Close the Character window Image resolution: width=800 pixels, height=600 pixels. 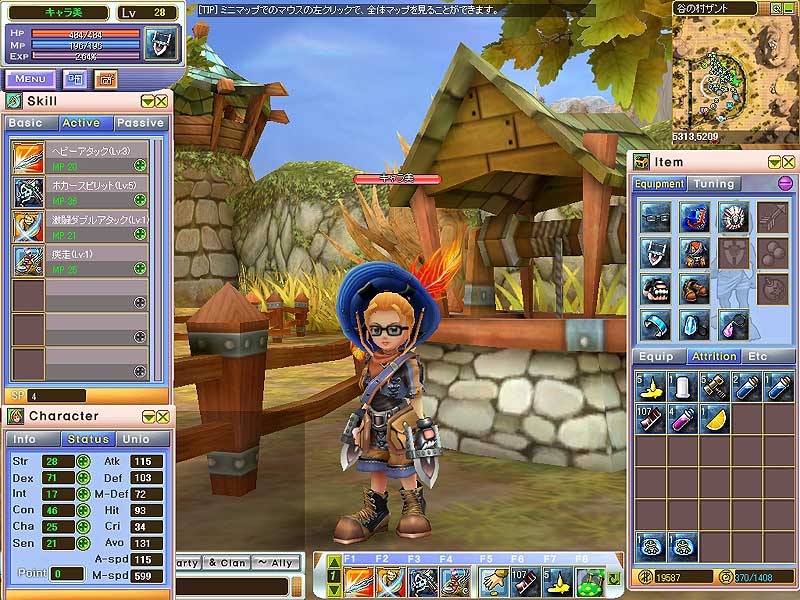coord(161,416)
